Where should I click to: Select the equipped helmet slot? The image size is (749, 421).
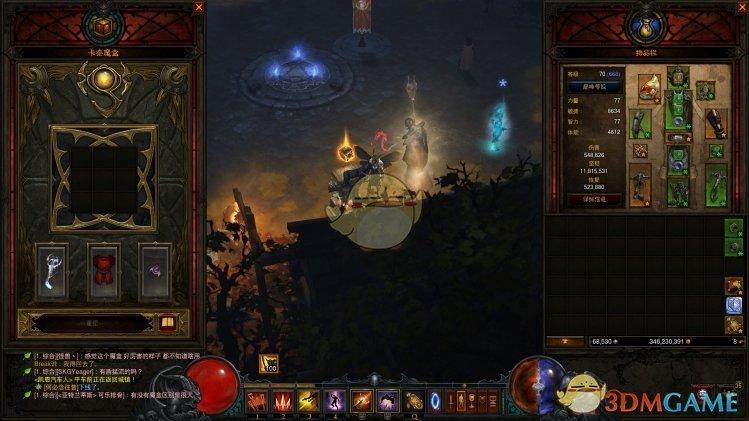677,79
